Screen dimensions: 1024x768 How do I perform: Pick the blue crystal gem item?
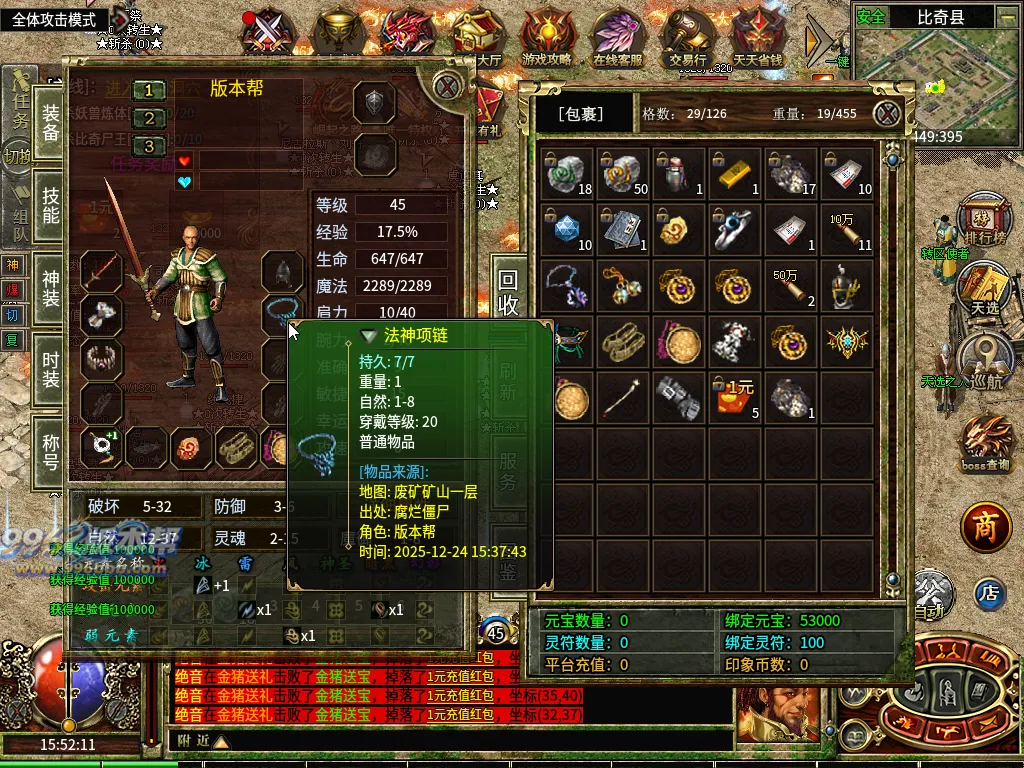(569, 231)
